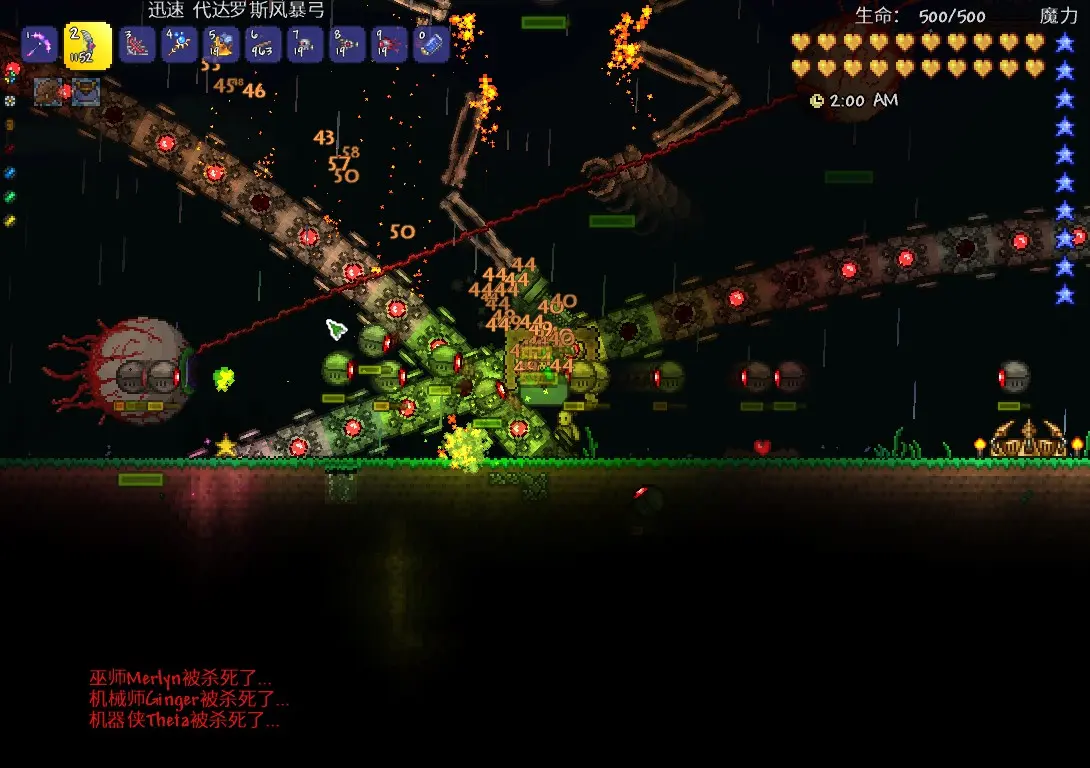Image resolution: width=1090 pixels, height=768 pixels.
Task: Toggle the blue wire visibility icon
Action: click(11, 173)
